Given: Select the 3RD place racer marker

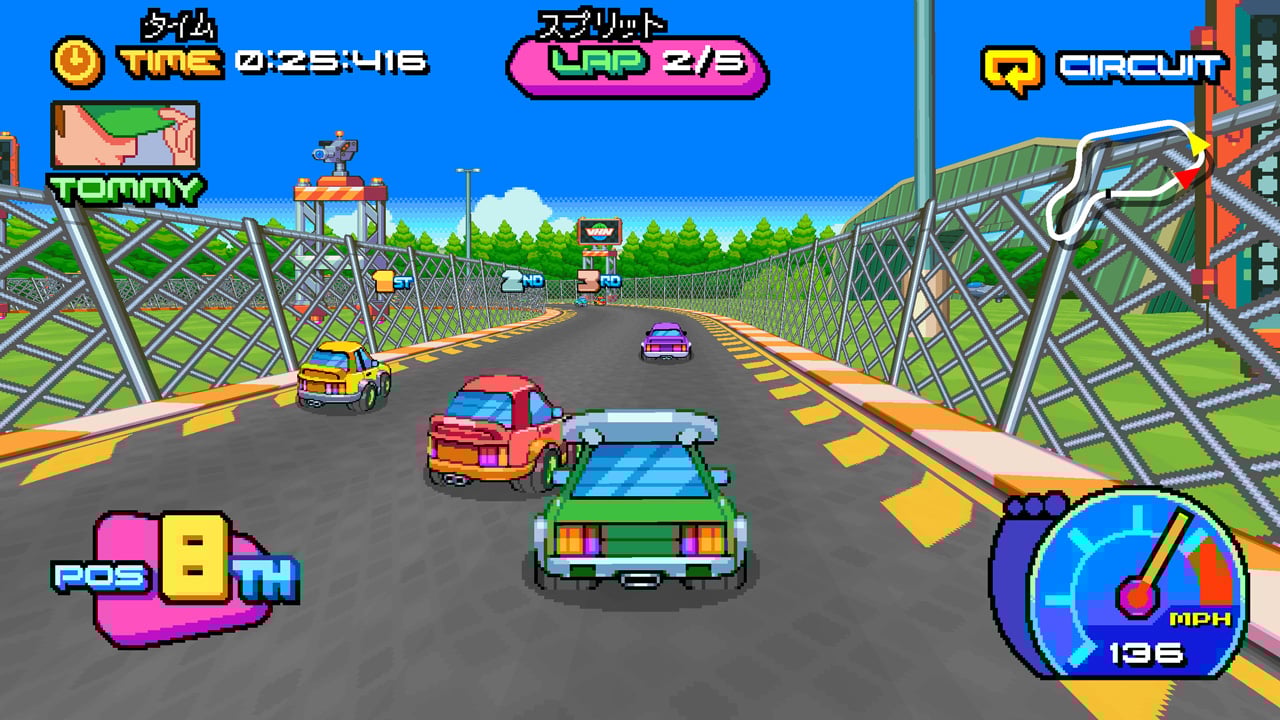Looking at the screenshot, I should tap(598, 281).
